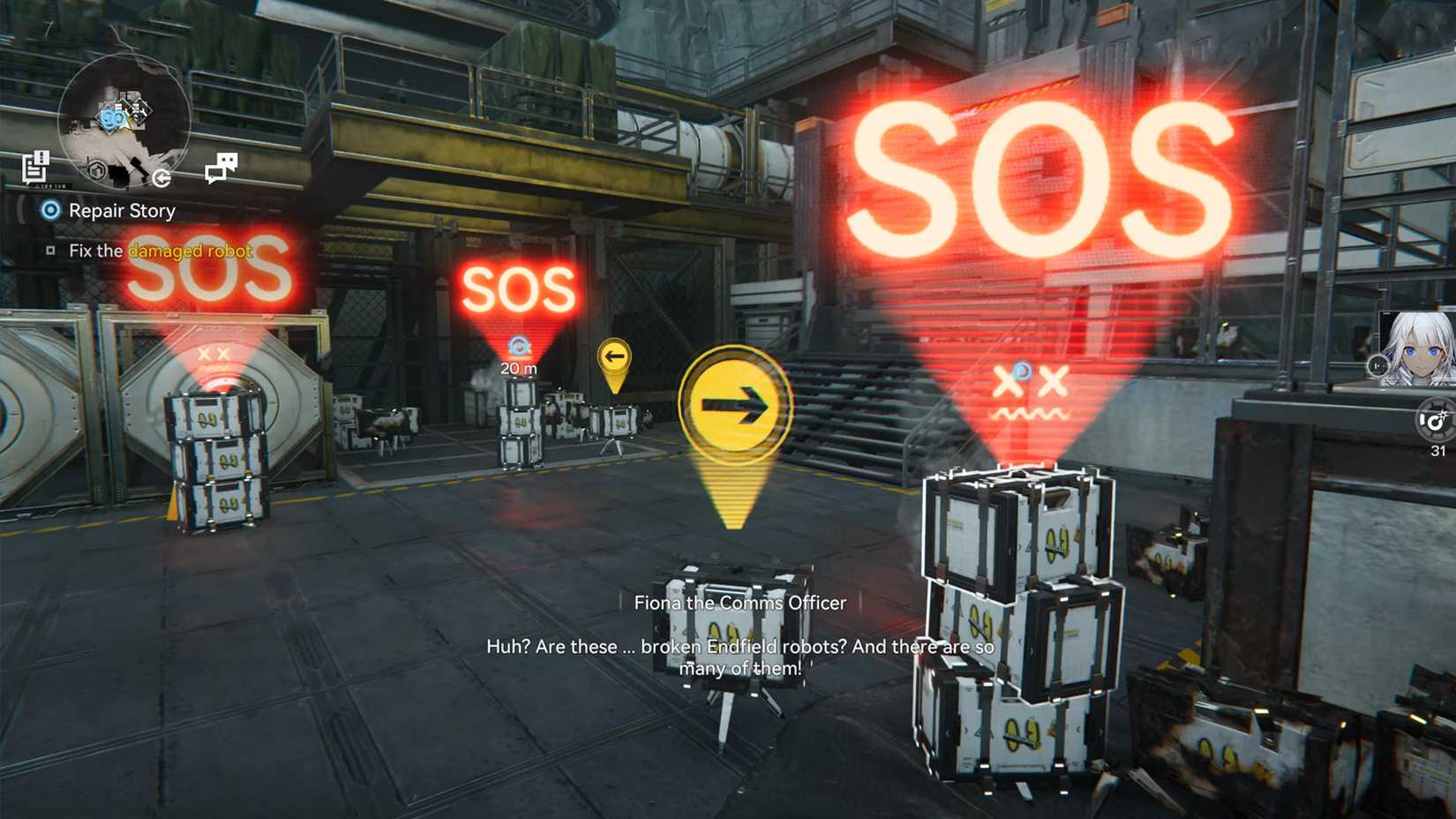Click the highlighted 'damaged robot' link text
Screen dimensions: 1456x819
point(191,252)
